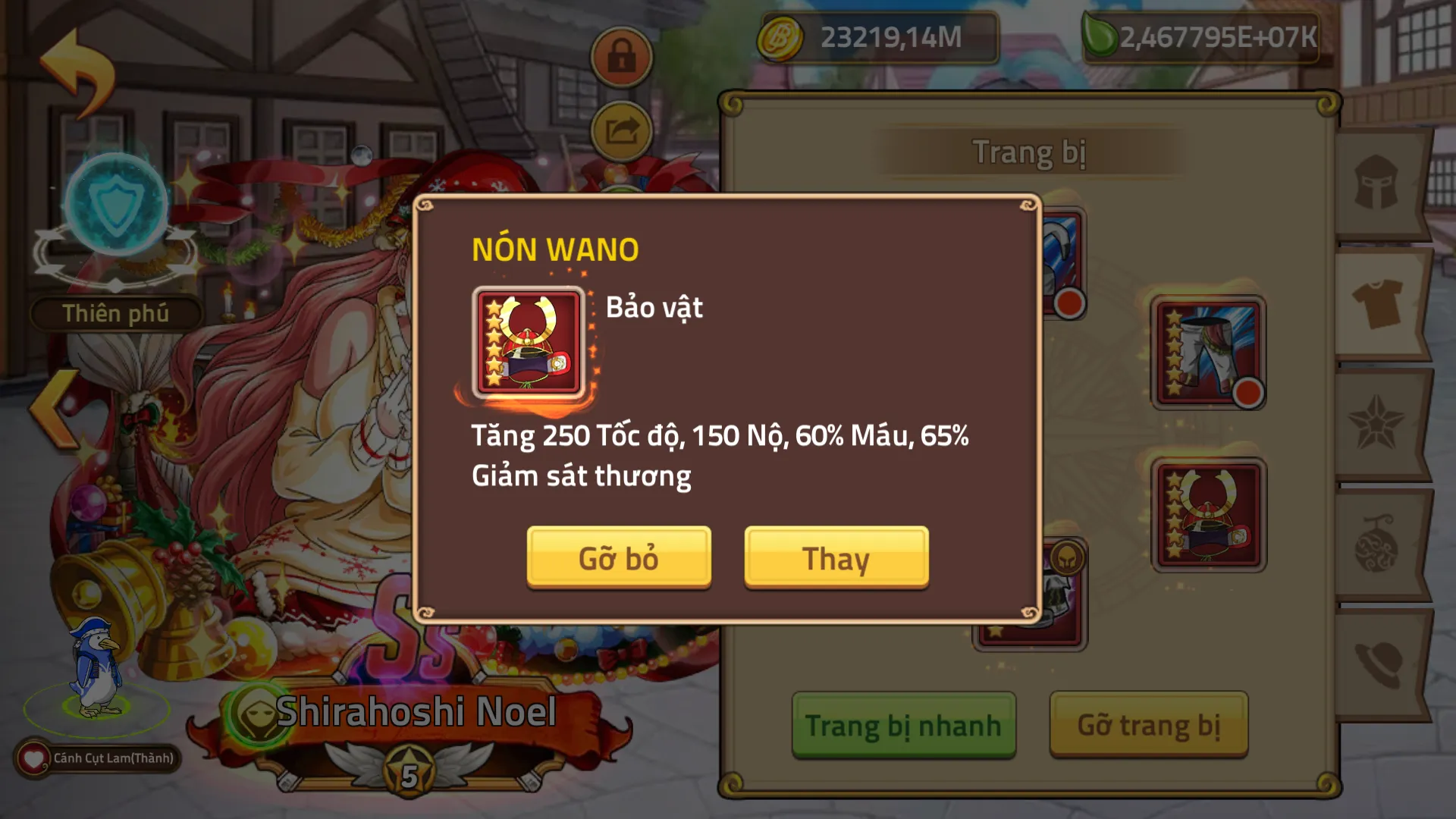The image size is (1456, 819).
Task: Click the Trang bị nhanh button
Action: click(902, 724)
